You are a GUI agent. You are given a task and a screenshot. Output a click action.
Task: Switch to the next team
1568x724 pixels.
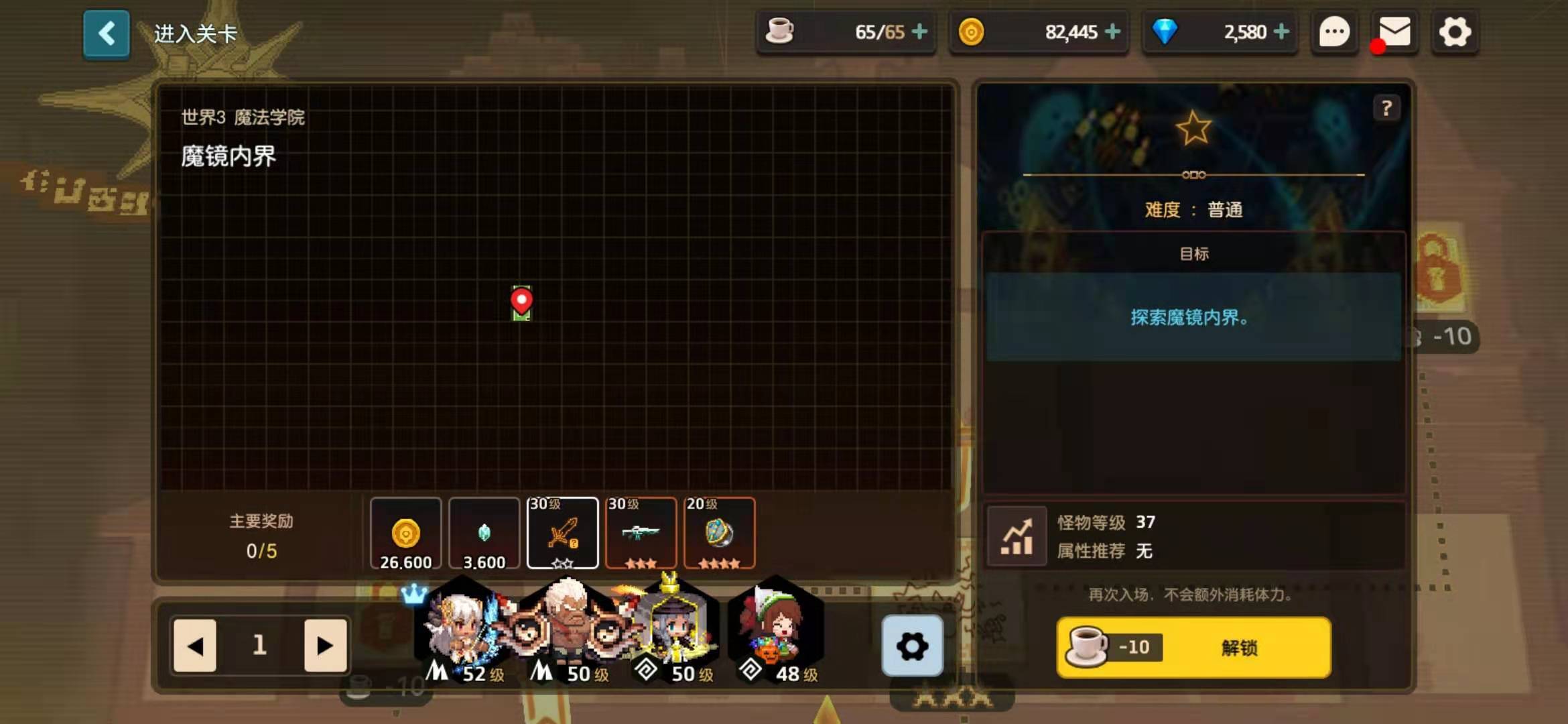325,646
